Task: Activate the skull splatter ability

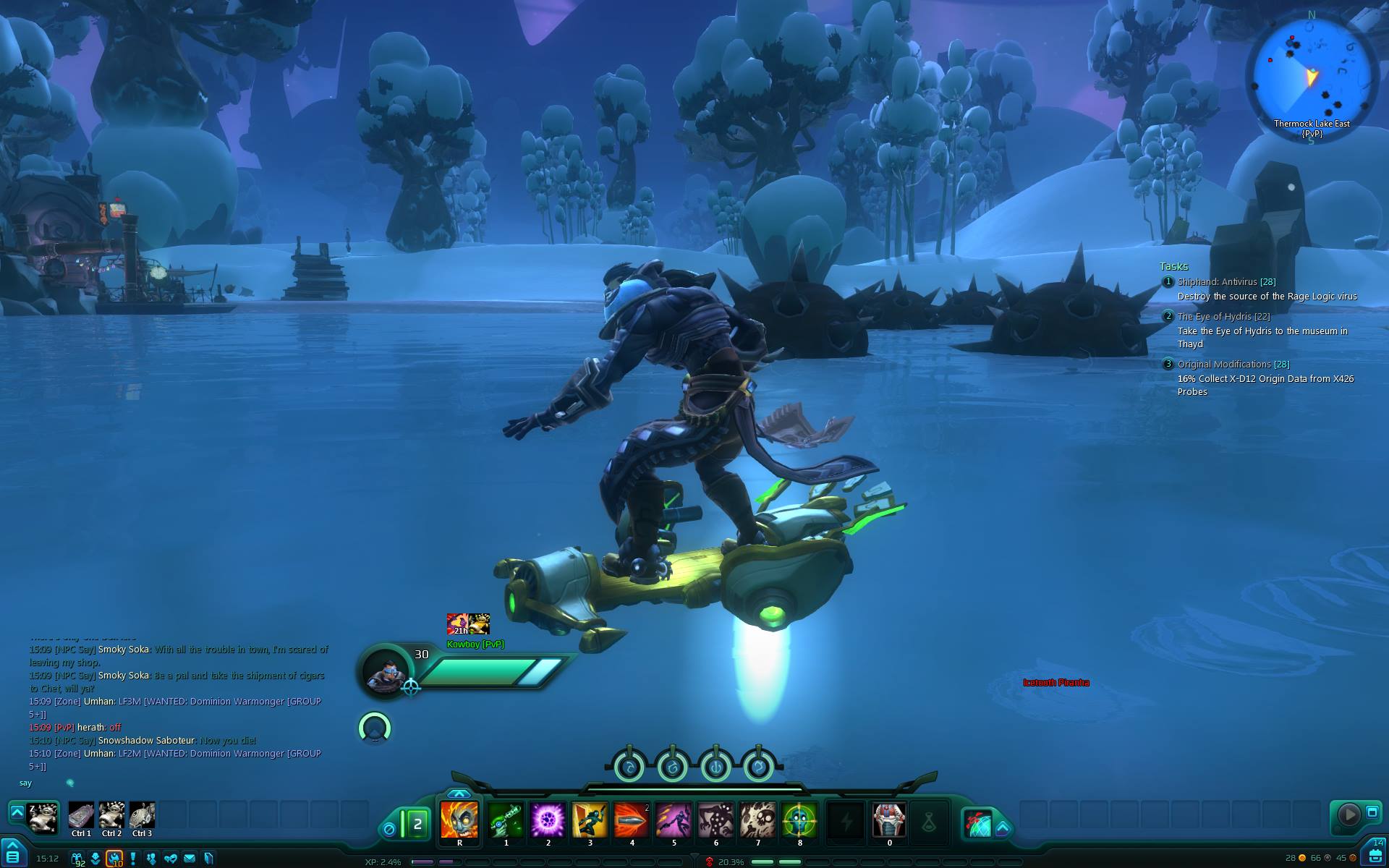Action: [757, 820]
